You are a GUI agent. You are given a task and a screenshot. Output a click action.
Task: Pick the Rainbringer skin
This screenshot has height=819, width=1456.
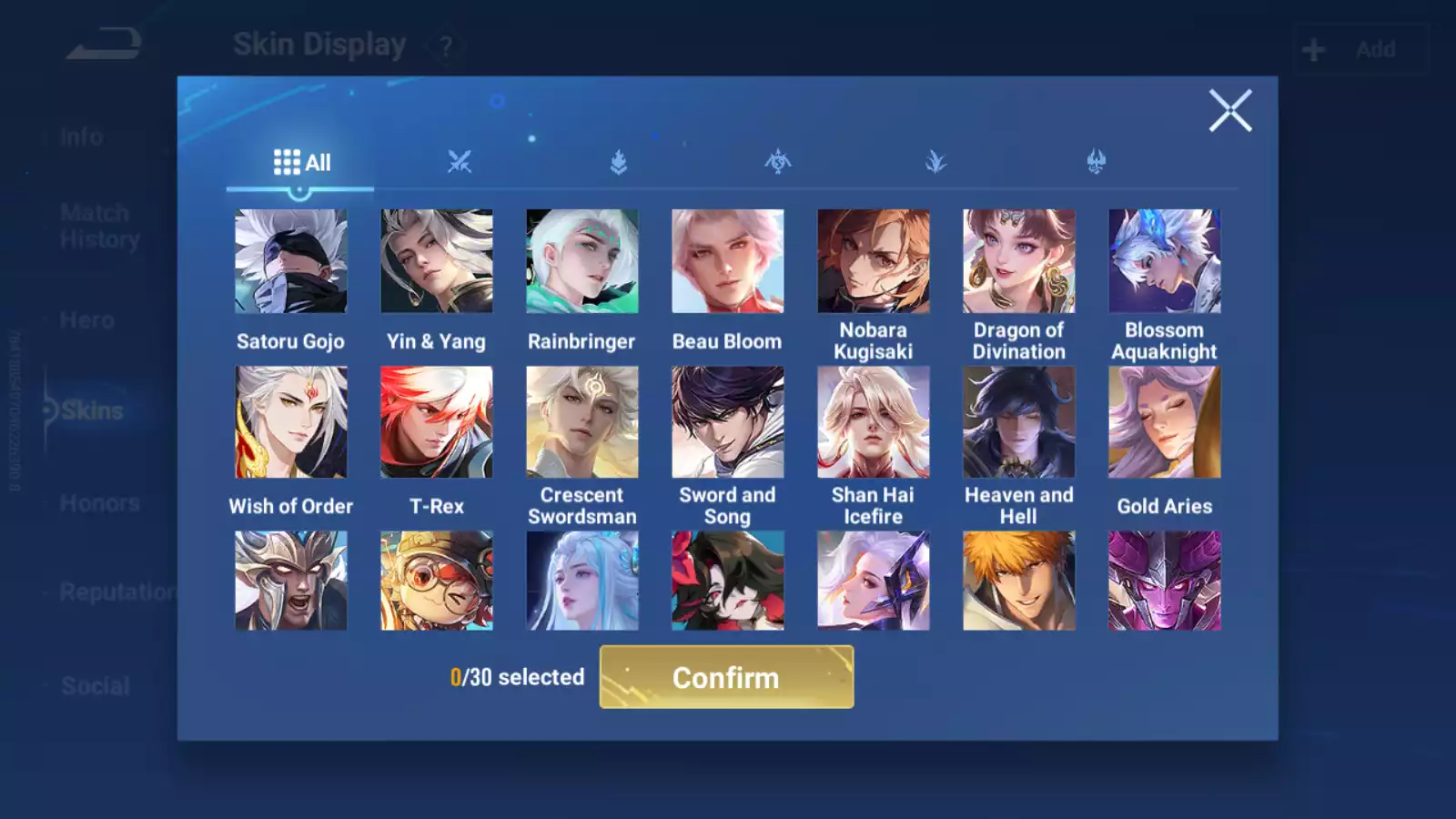[582, 261]
